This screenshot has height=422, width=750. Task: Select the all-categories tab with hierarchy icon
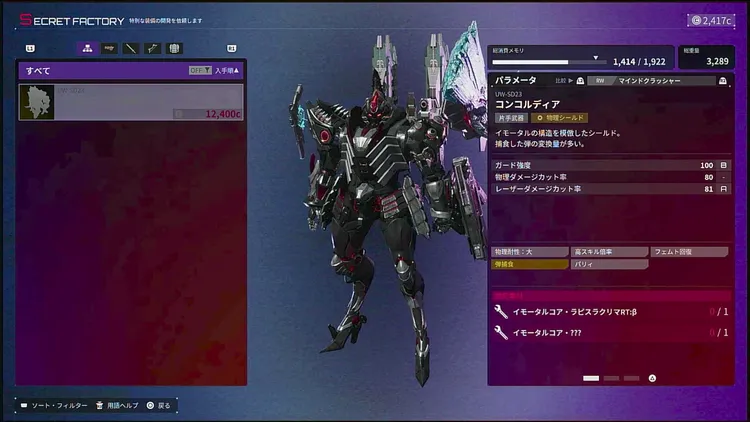pyautogui.click(x=87, y=48)
